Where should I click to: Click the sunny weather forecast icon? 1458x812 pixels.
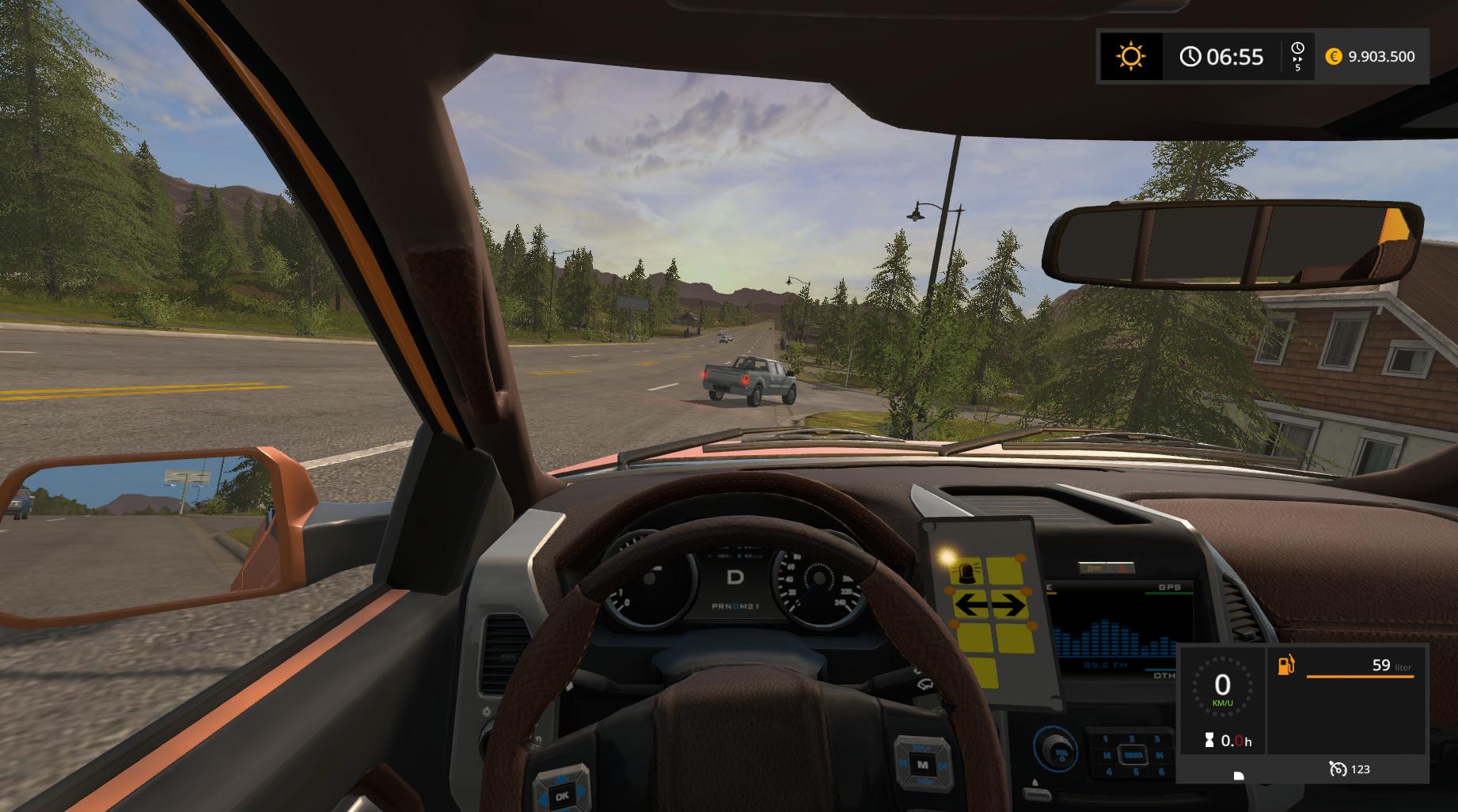click(x=1130, y=56)
